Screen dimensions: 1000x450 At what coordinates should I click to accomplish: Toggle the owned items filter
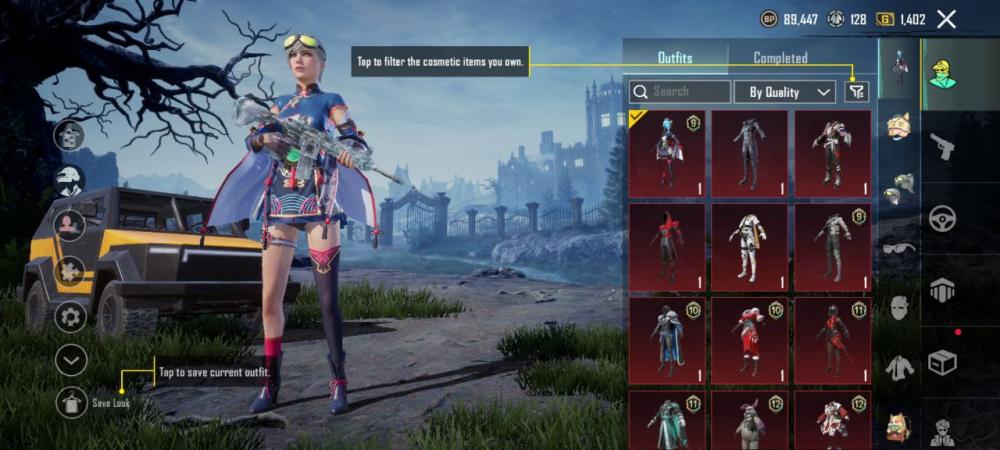pos(856,92)
